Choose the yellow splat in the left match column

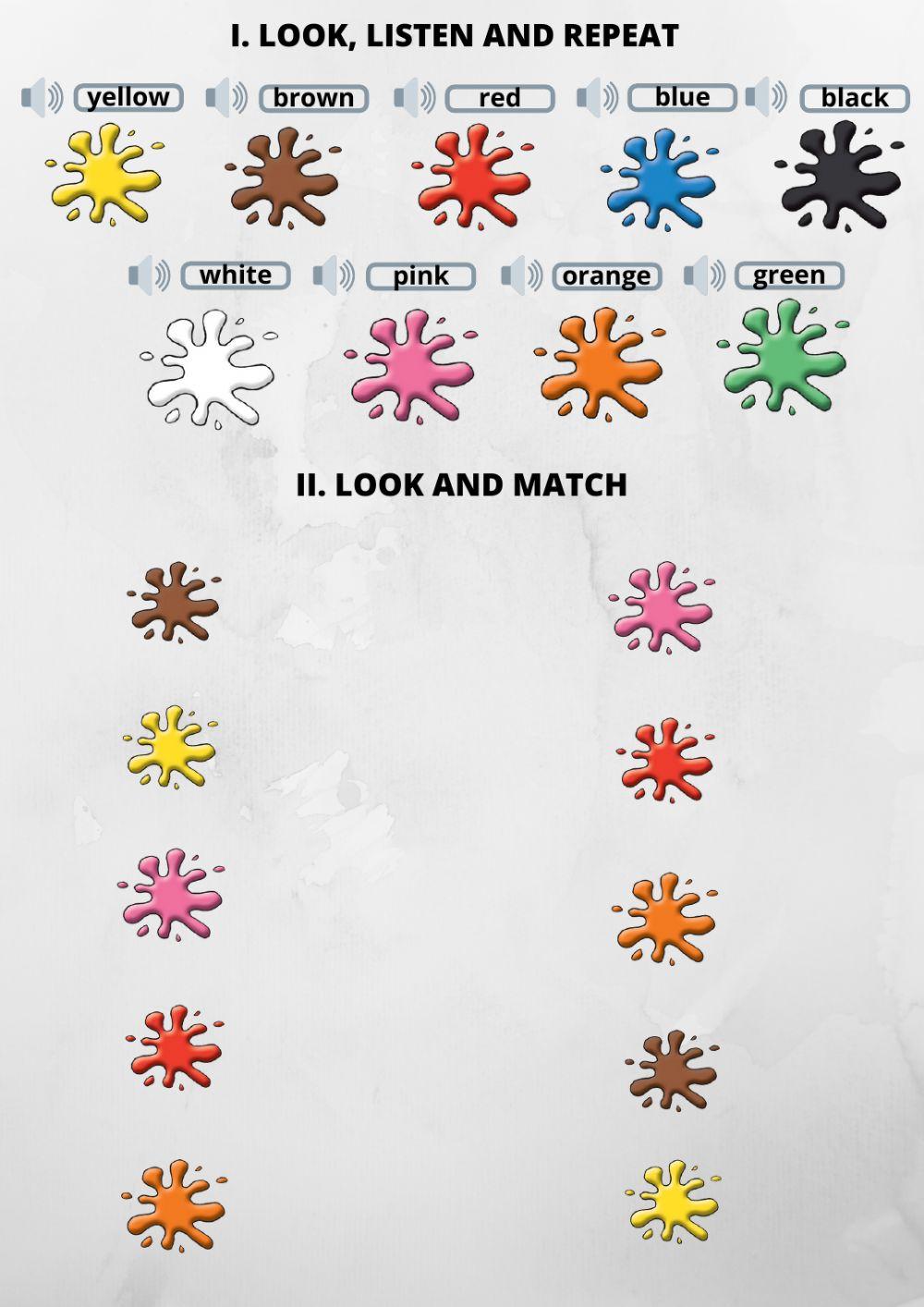click(x=171, y=747)
